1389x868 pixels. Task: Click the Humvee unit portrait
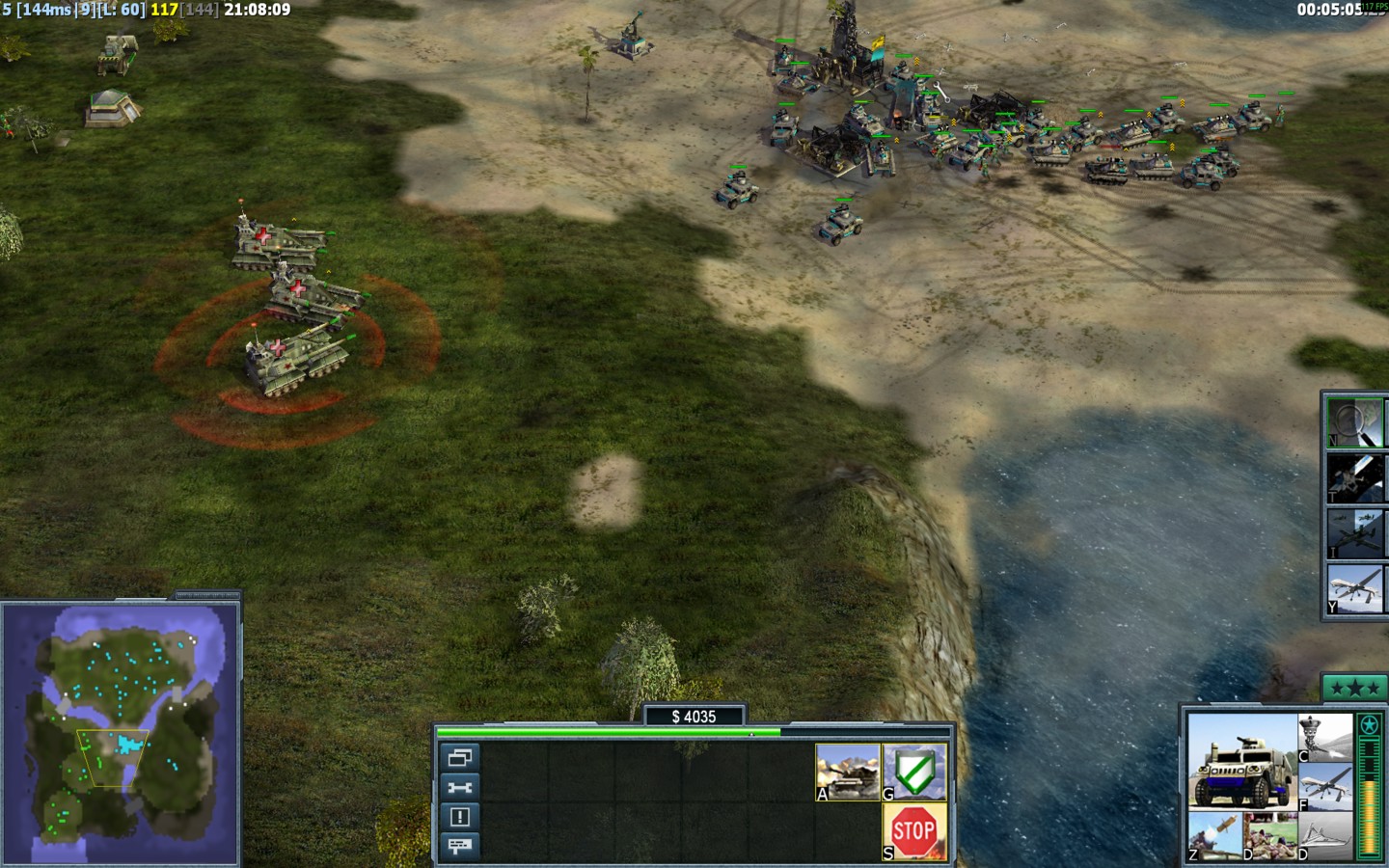[1241, 762]
